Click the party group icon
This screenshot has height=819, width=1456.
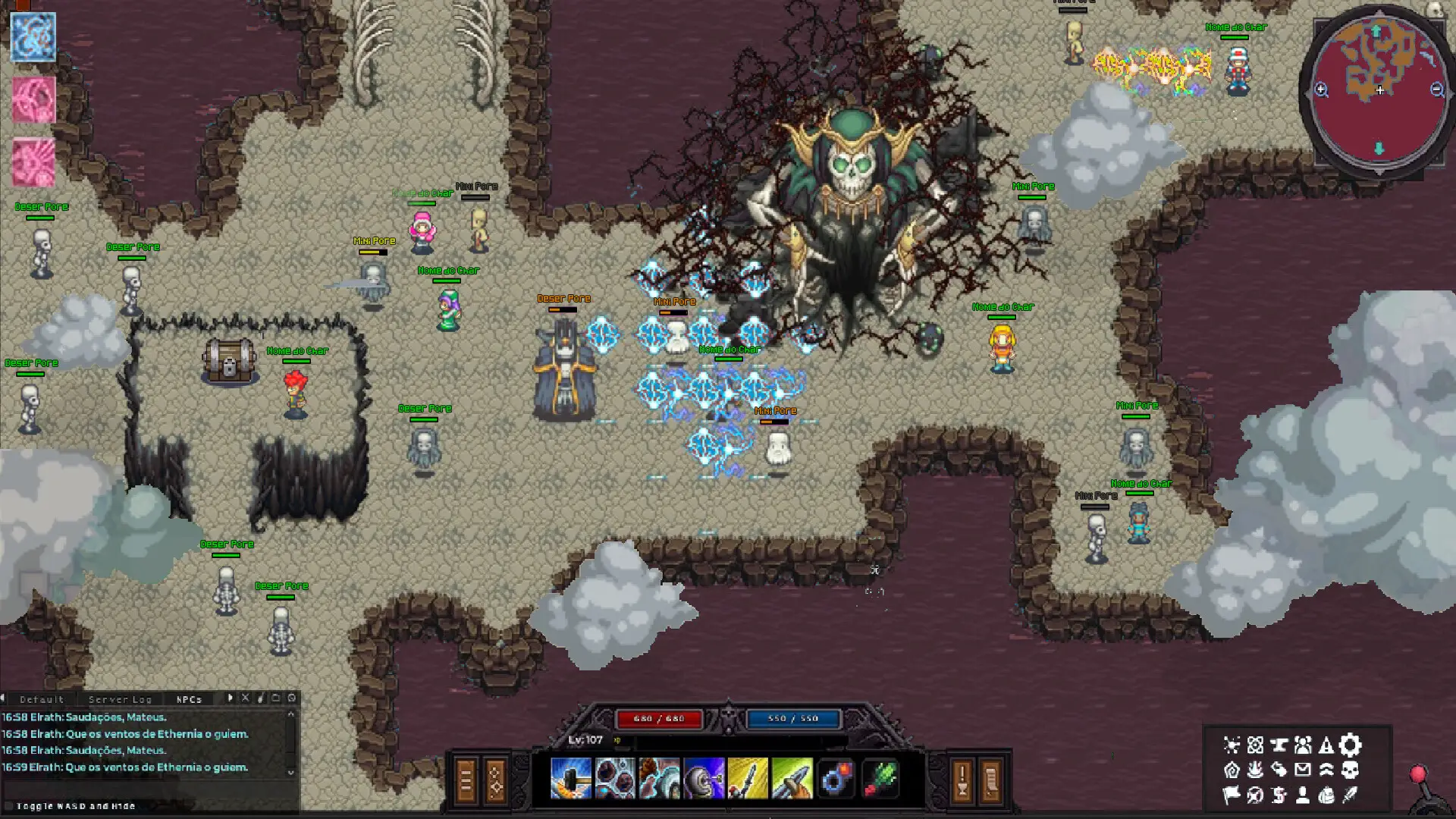click(1303, 745)
